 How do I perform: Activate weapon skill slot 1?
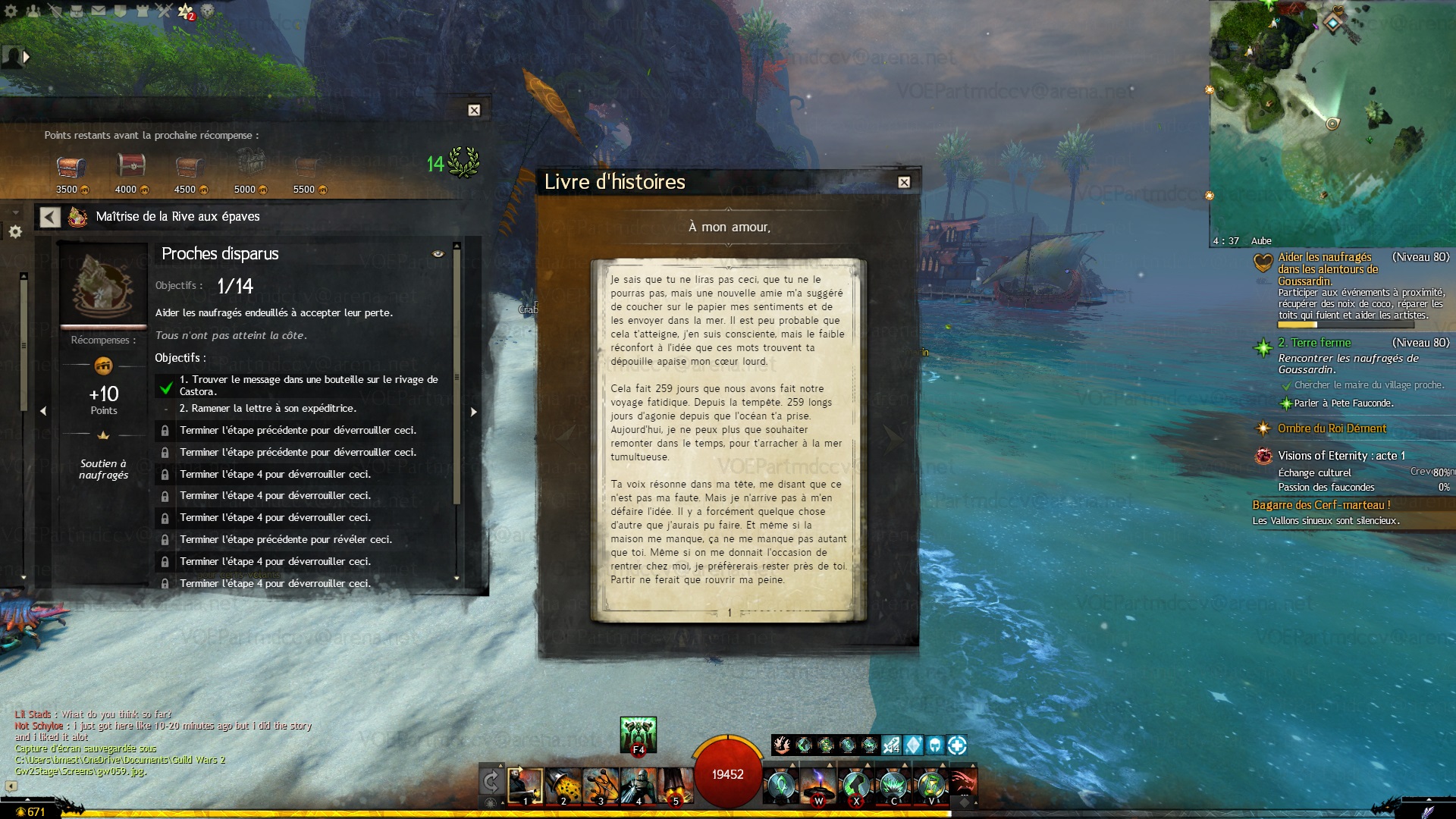[x=526, y=786]
